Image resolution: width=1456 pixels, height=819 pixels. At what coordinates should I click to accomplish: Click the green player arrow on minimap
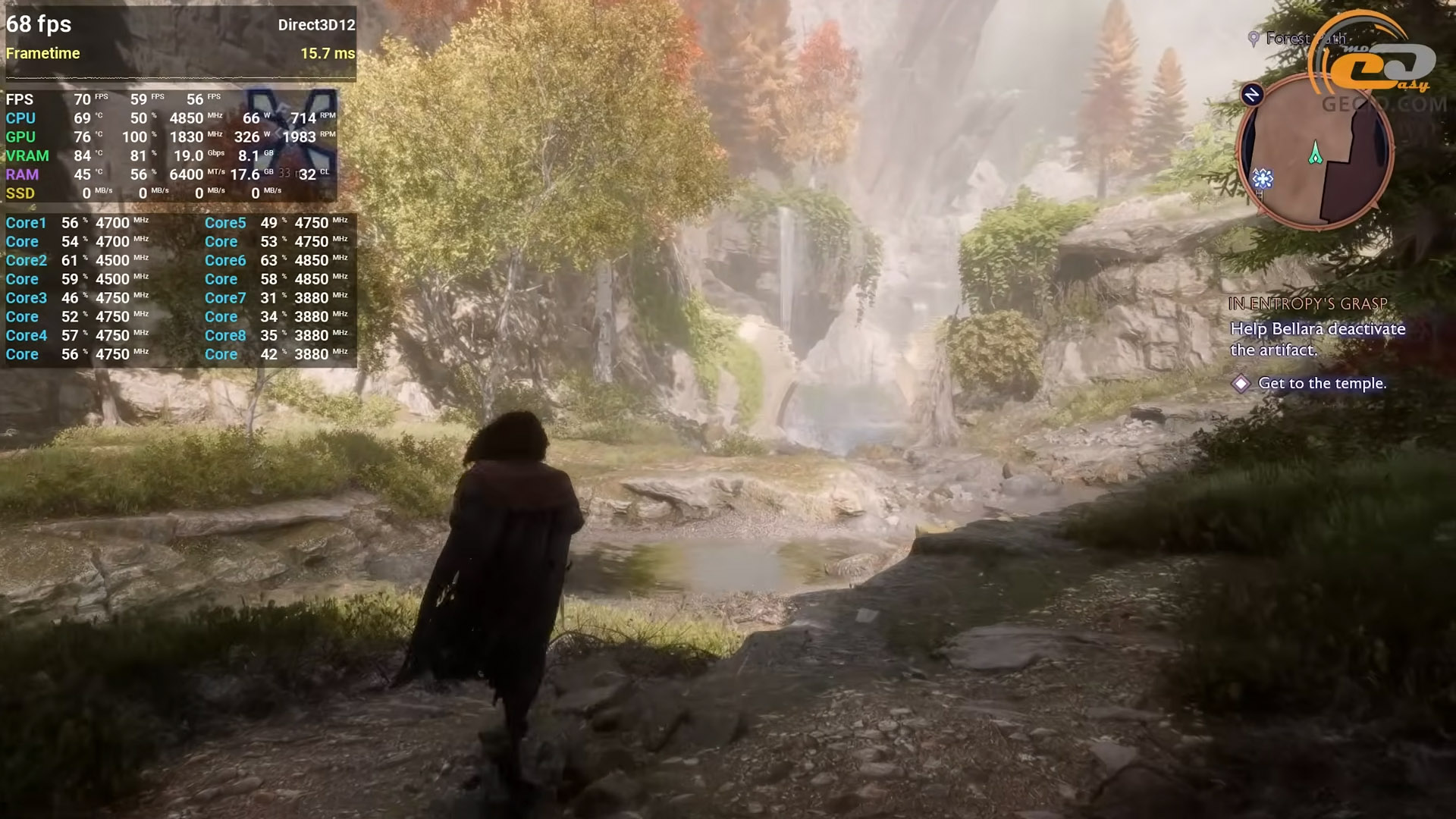pyautogui.click(x=1316, y=153)
